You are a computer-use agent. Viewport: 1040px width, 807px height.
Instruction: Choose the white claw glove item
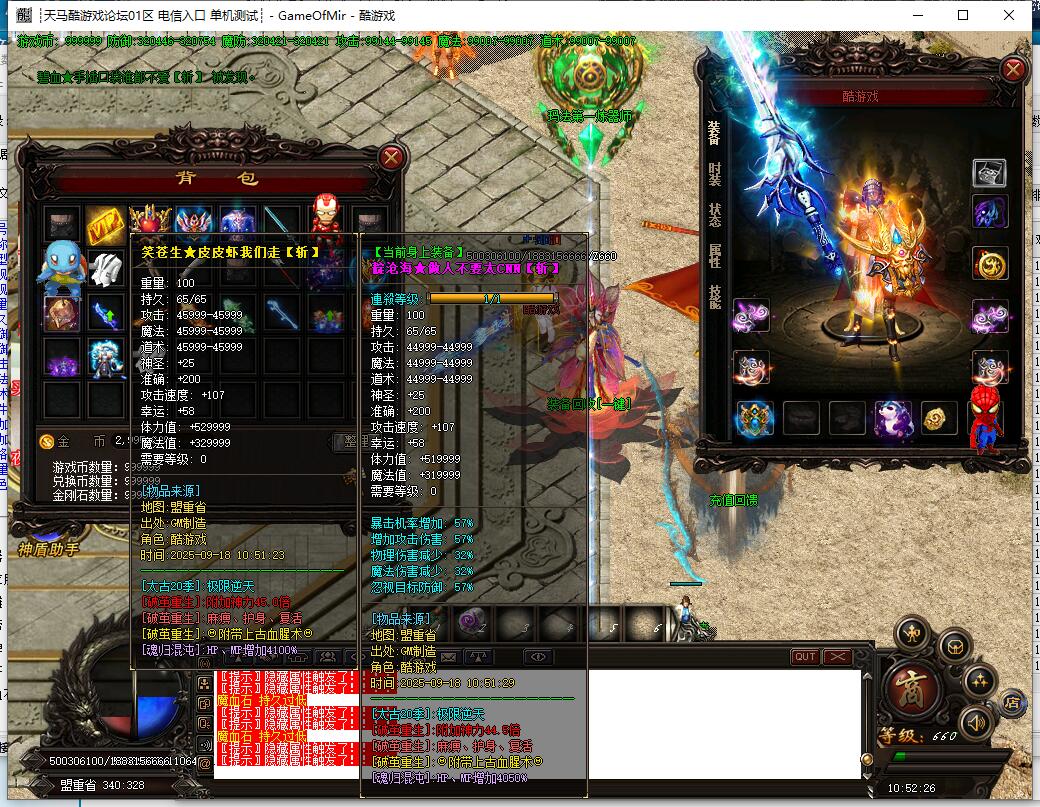tap(105, 268)
